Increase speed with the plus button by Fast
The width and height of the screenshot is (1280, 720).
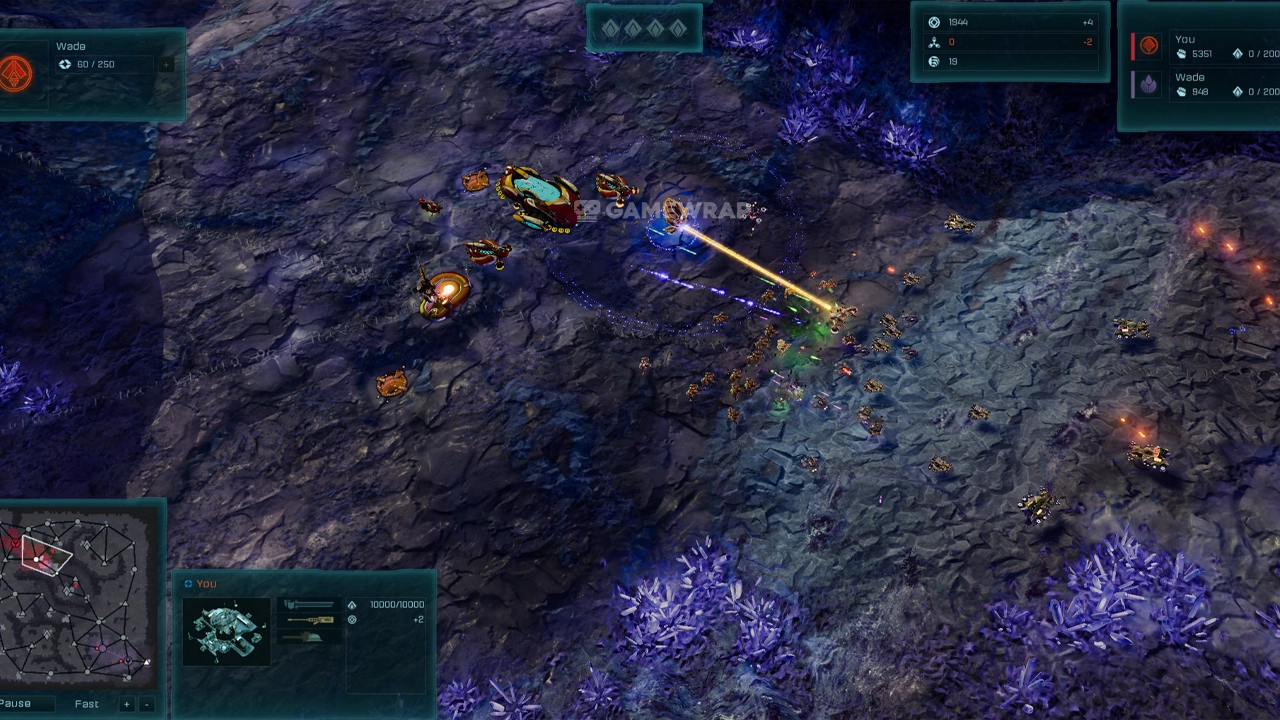click(x=127, y=704)
